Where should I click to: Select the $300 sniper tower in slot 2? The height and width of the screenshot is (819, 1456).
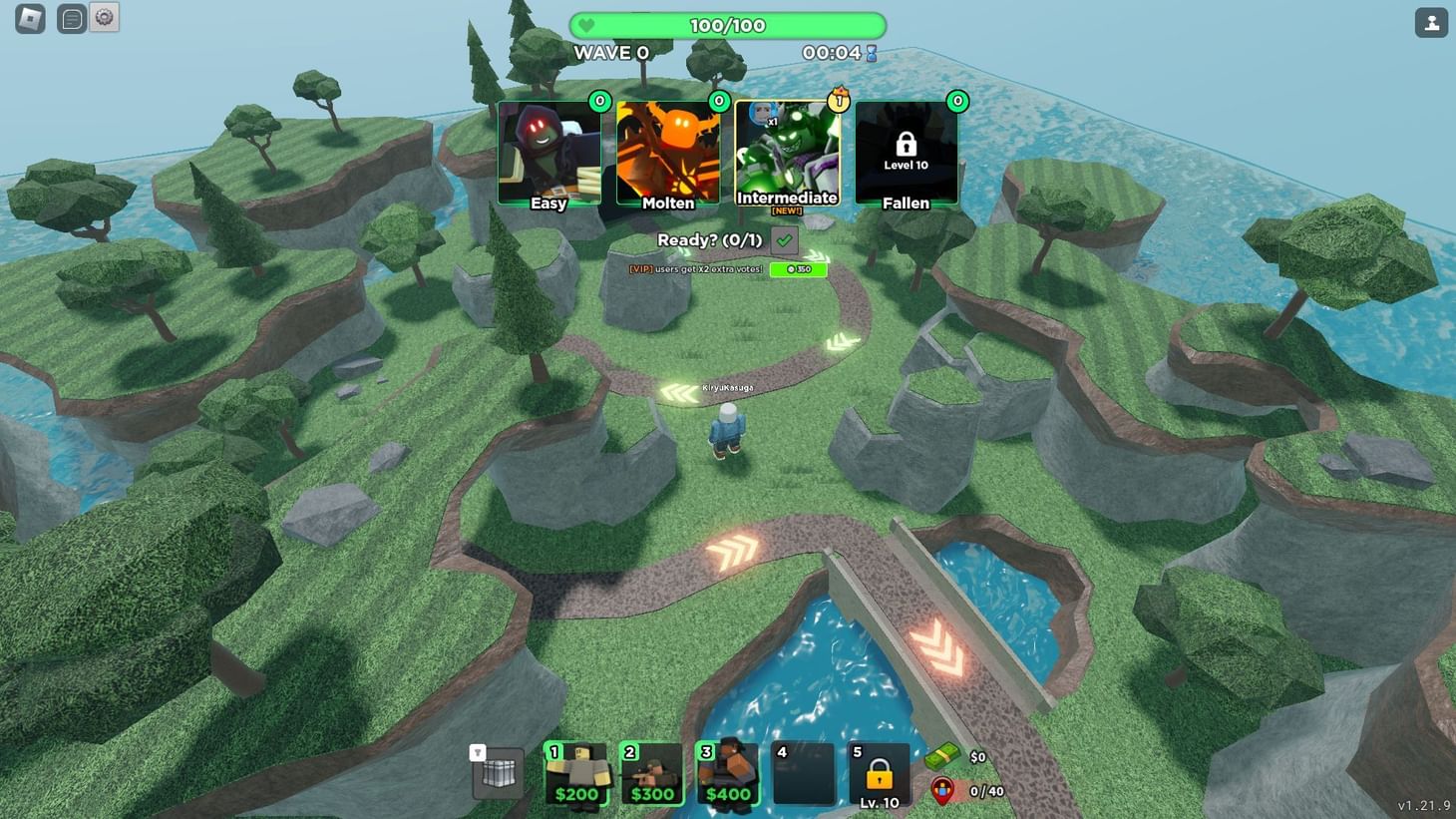pos(653,773)
